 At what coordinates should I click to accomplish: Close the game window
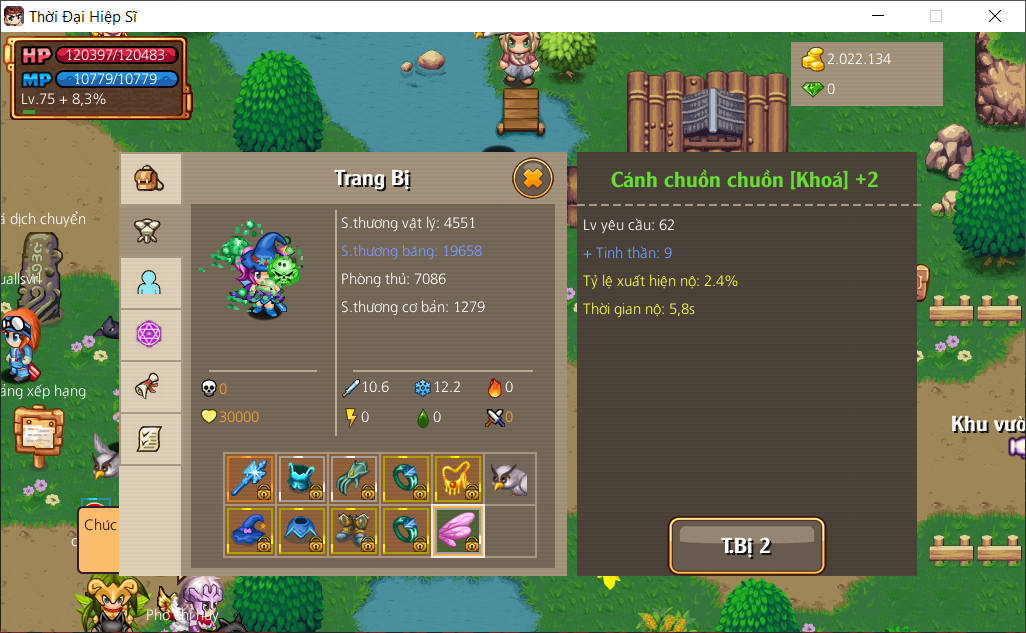[x=994, y=16]
